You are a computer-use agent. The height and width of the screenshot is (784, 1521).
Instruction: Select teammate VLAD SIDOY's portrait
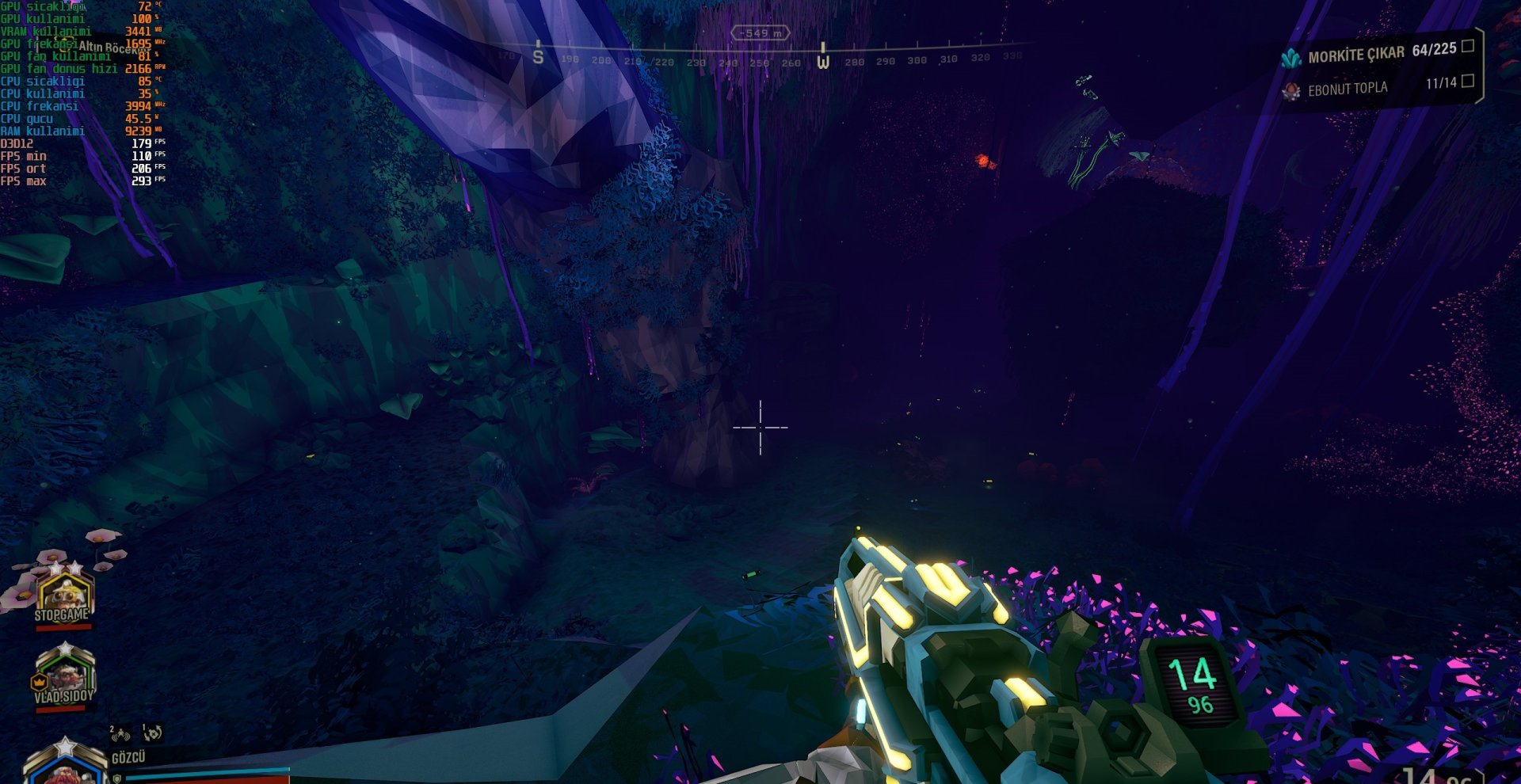64,676
